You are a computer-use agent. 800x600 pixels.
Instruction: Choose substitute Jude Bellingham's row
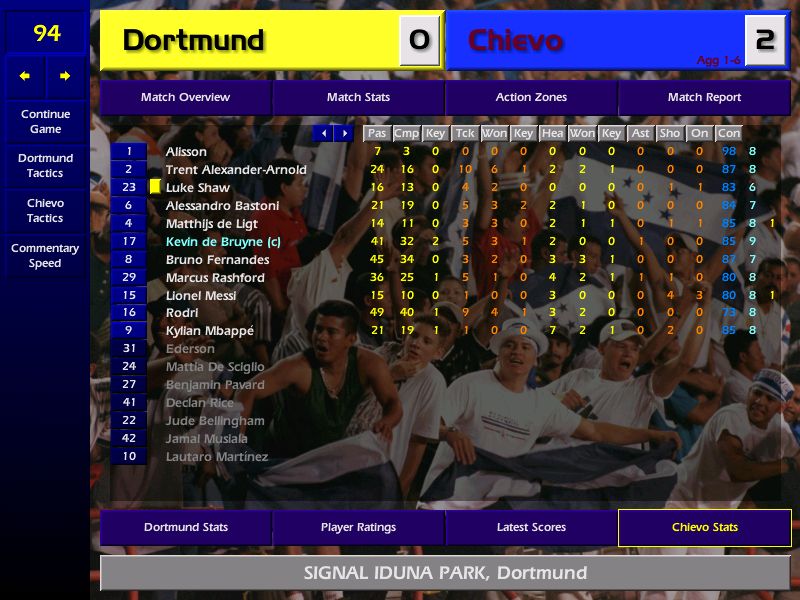pos(215,421)
